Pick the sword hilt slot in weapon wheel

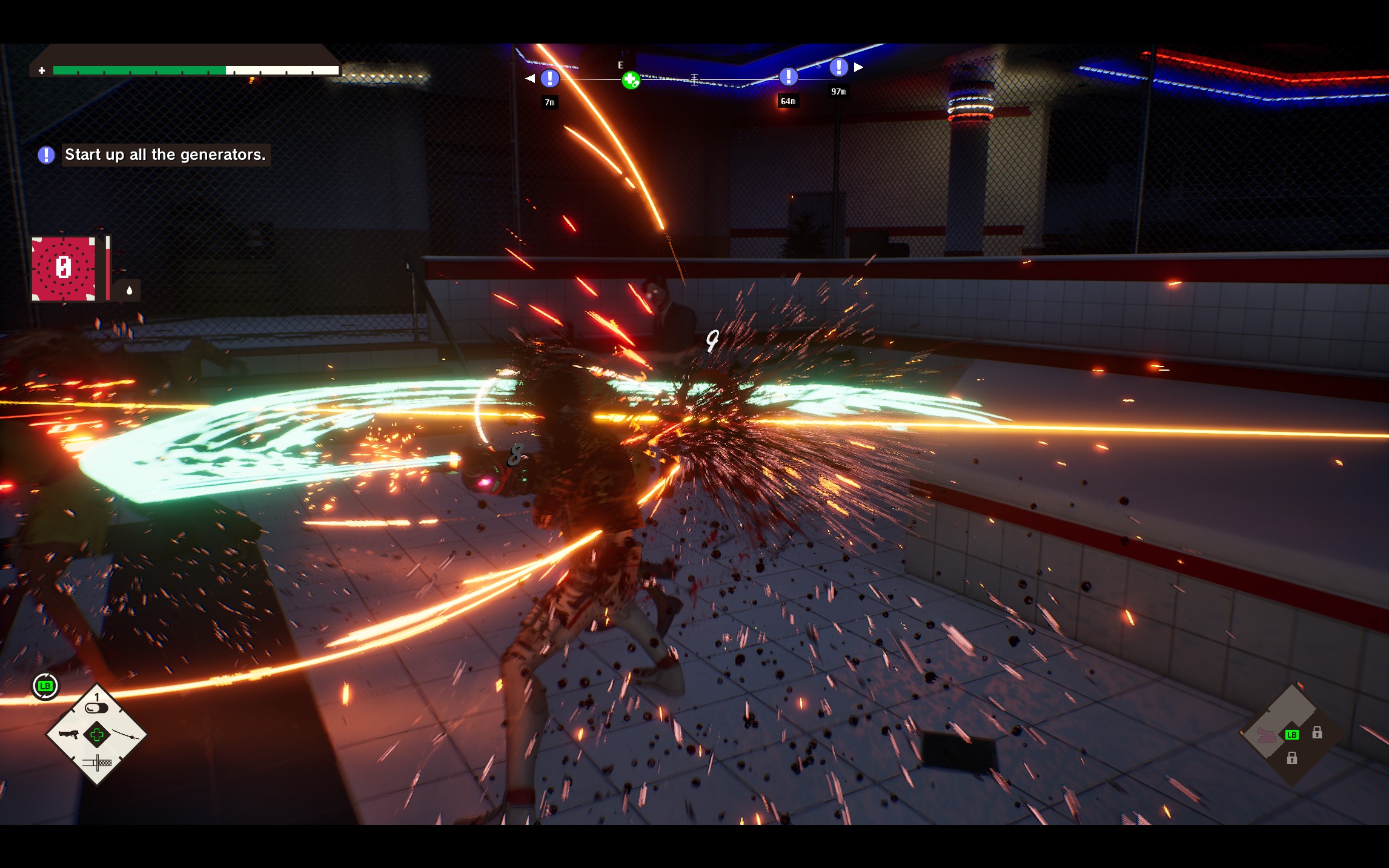(x=97, y=763)
